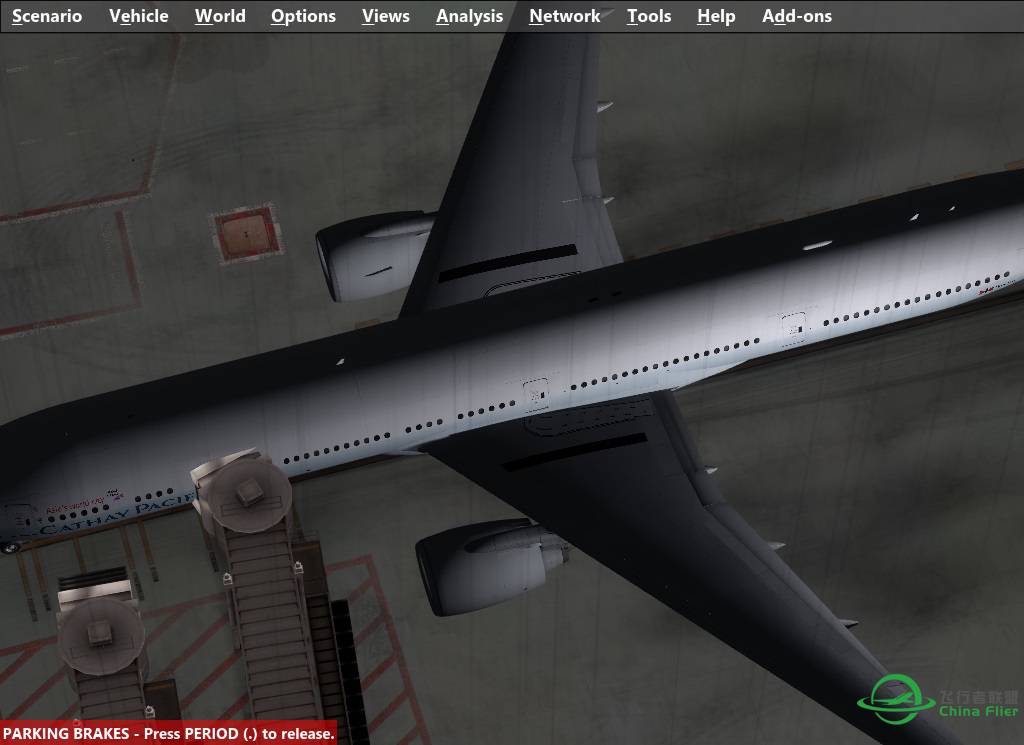
Task: Open the Network menu
Action: coord(565,16)
